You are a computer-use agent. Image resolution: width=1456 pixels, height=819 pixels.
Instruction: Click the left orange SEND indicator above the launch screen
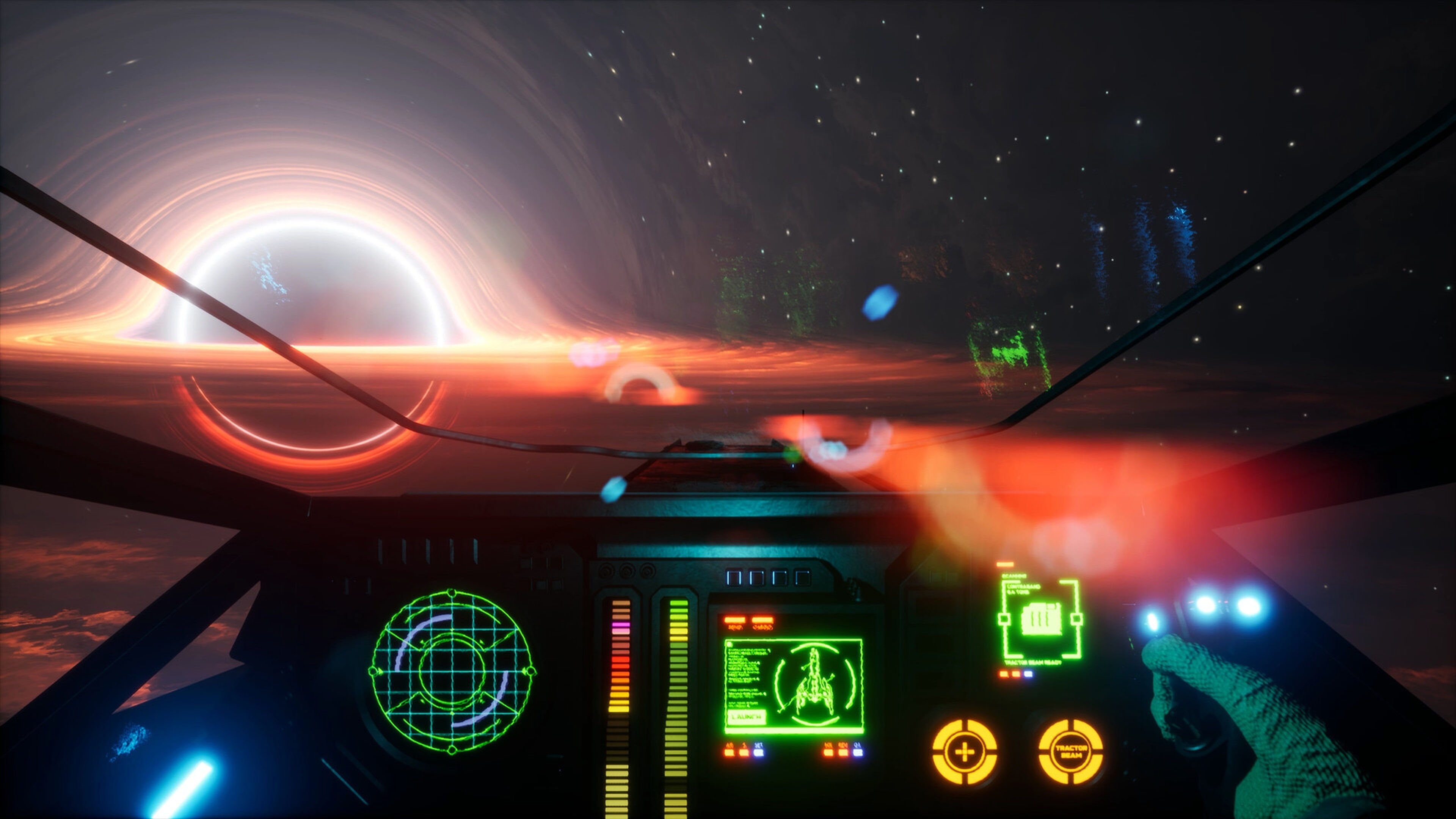point(734,620)
